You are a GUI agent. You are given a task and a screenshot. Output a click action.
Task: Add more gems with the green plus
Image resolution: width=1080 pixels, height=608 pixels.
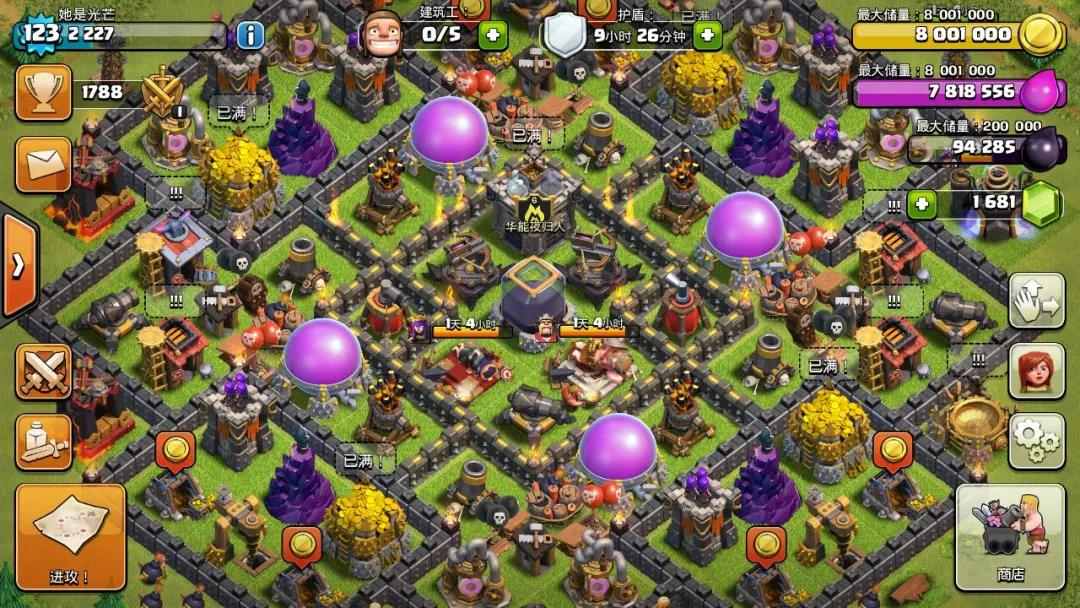tap(921, 204)
